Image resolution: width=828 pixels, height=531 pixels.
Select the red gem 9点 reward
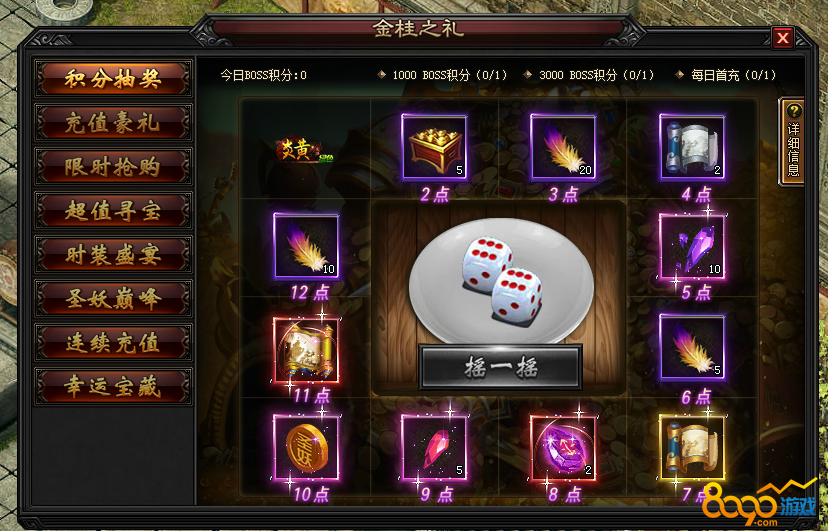(x=434, y=447)
